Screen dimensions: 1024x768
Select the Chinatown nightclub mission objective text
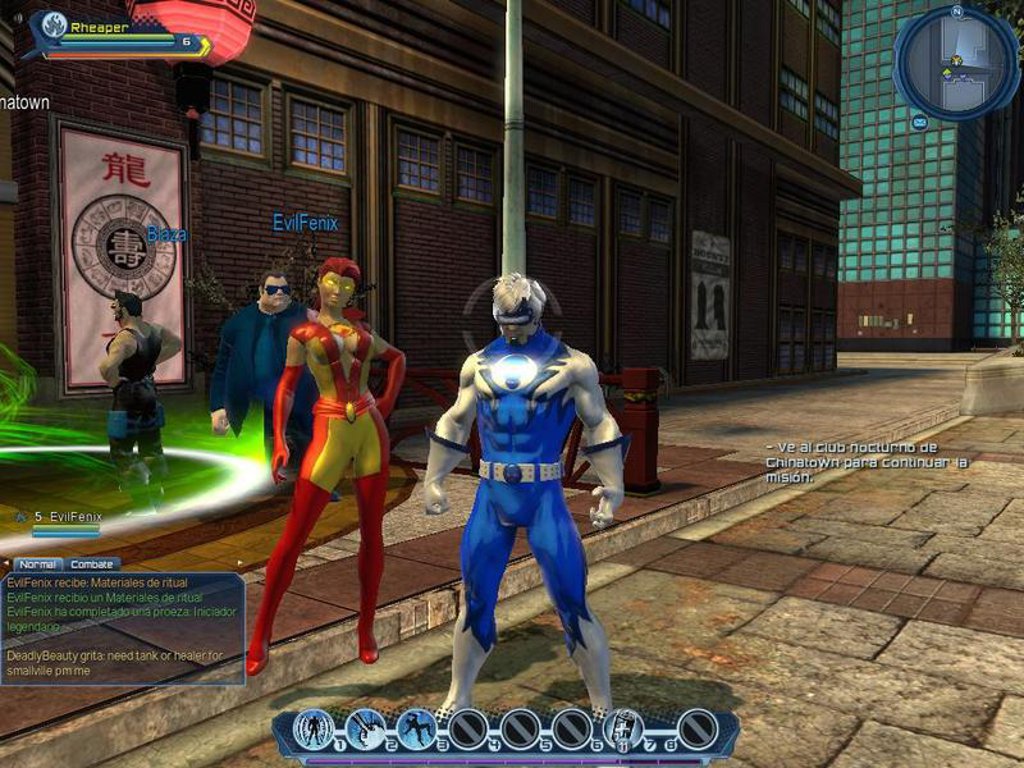tap(866, 462)
